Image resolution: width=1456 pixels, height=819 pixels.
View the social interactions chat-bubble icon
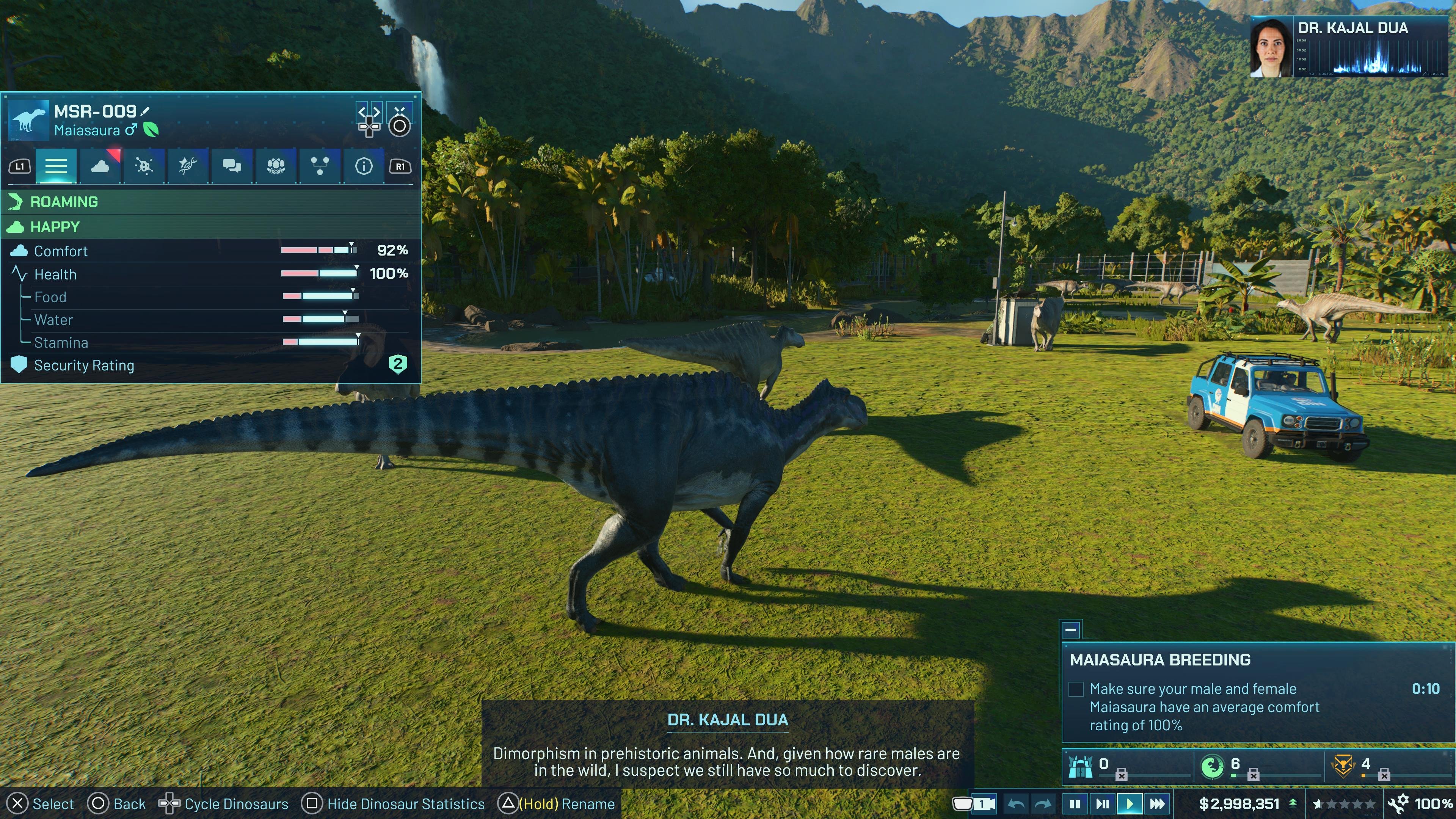pos(232,166)
